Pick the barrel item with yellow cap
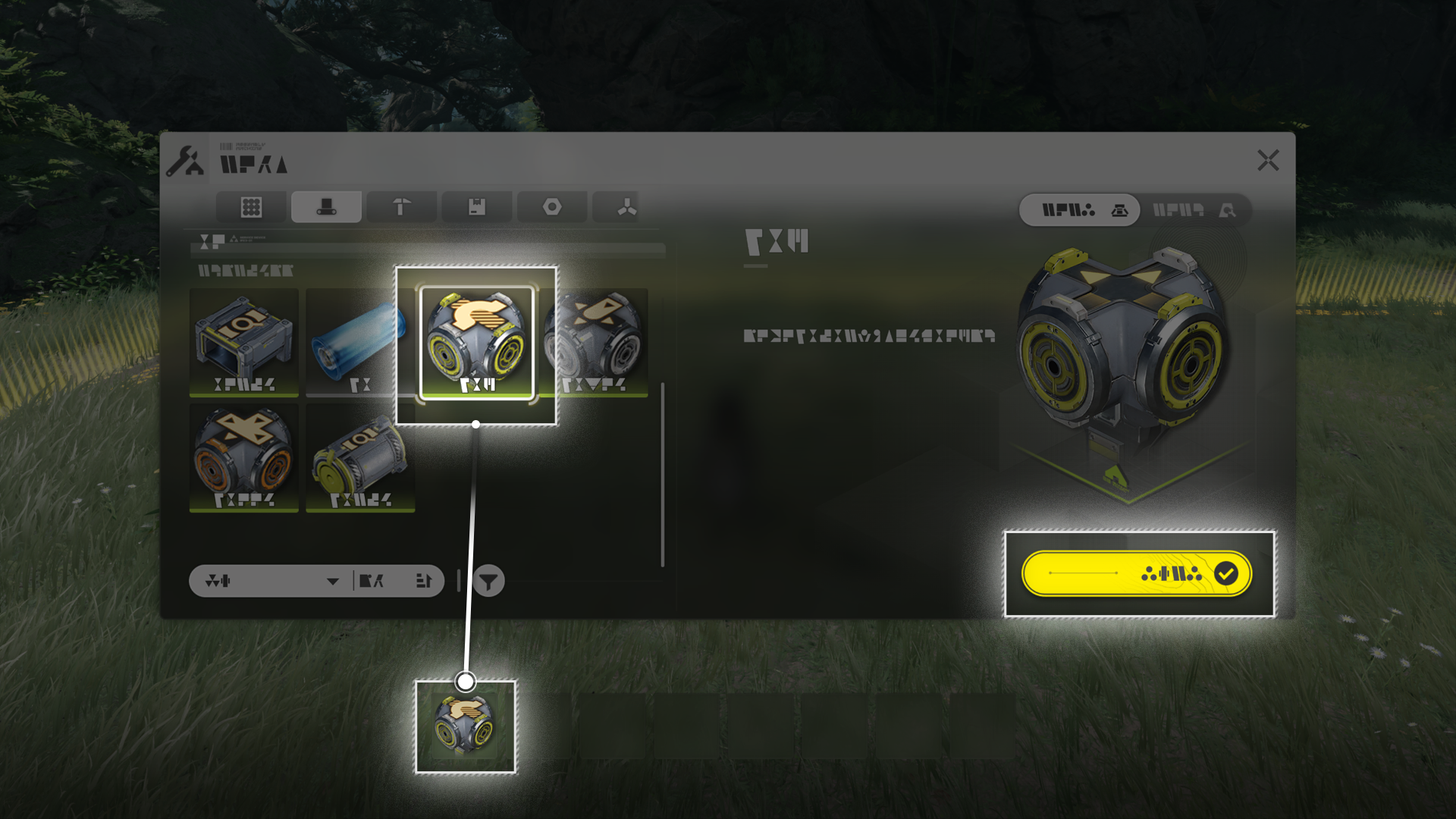The image size is (1456, 819). tap(359, 457)
